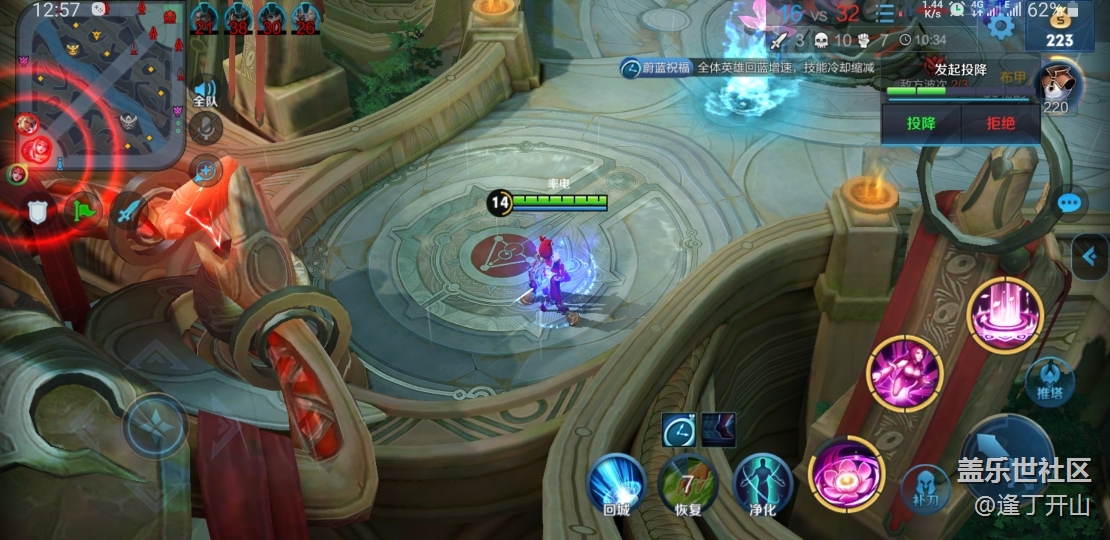Viewport: 1110px width, 540px height.
Task: Activate the 恢复 heal ability
Action: coord(688,482)
